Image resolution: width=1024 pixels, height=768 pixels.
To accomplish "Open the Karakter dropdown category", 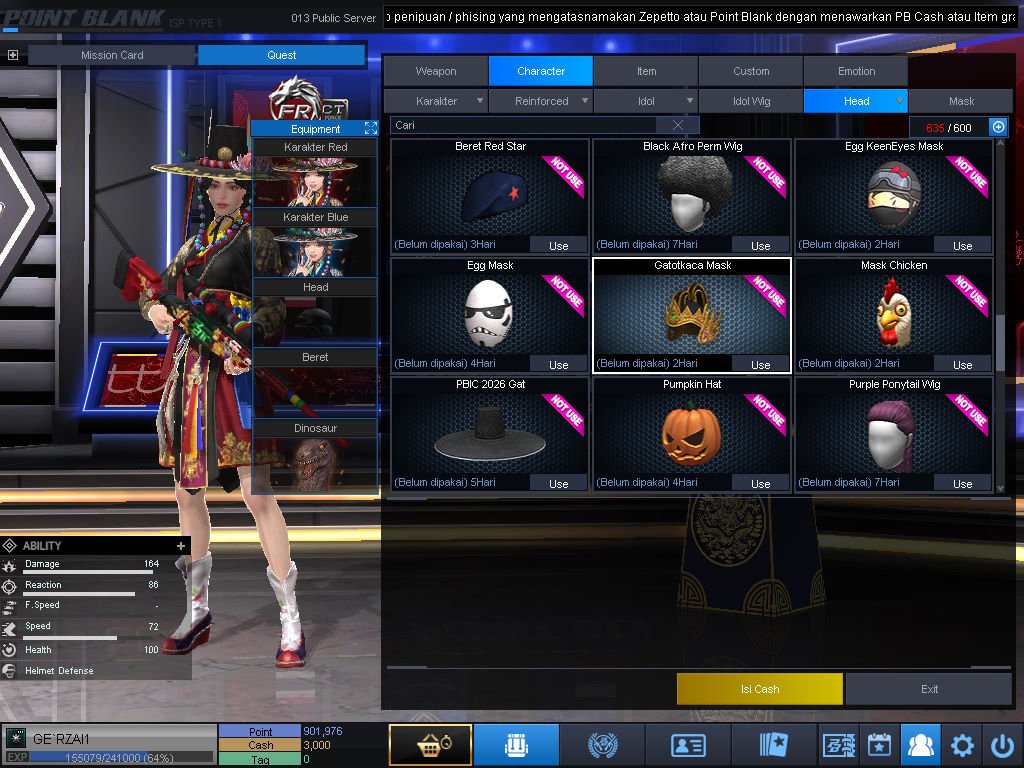I will 437,101.
